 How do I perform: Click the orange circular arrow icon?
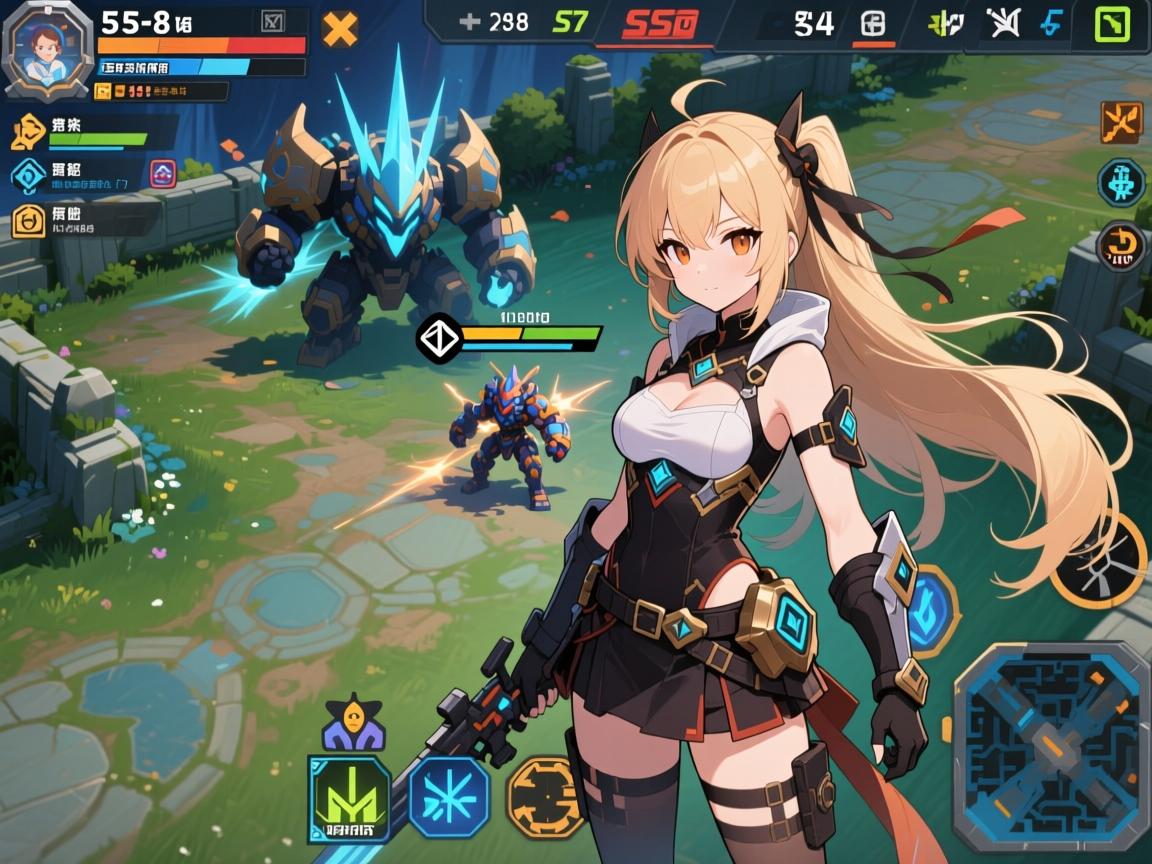pyautogui.click(x=1121, y=245)
